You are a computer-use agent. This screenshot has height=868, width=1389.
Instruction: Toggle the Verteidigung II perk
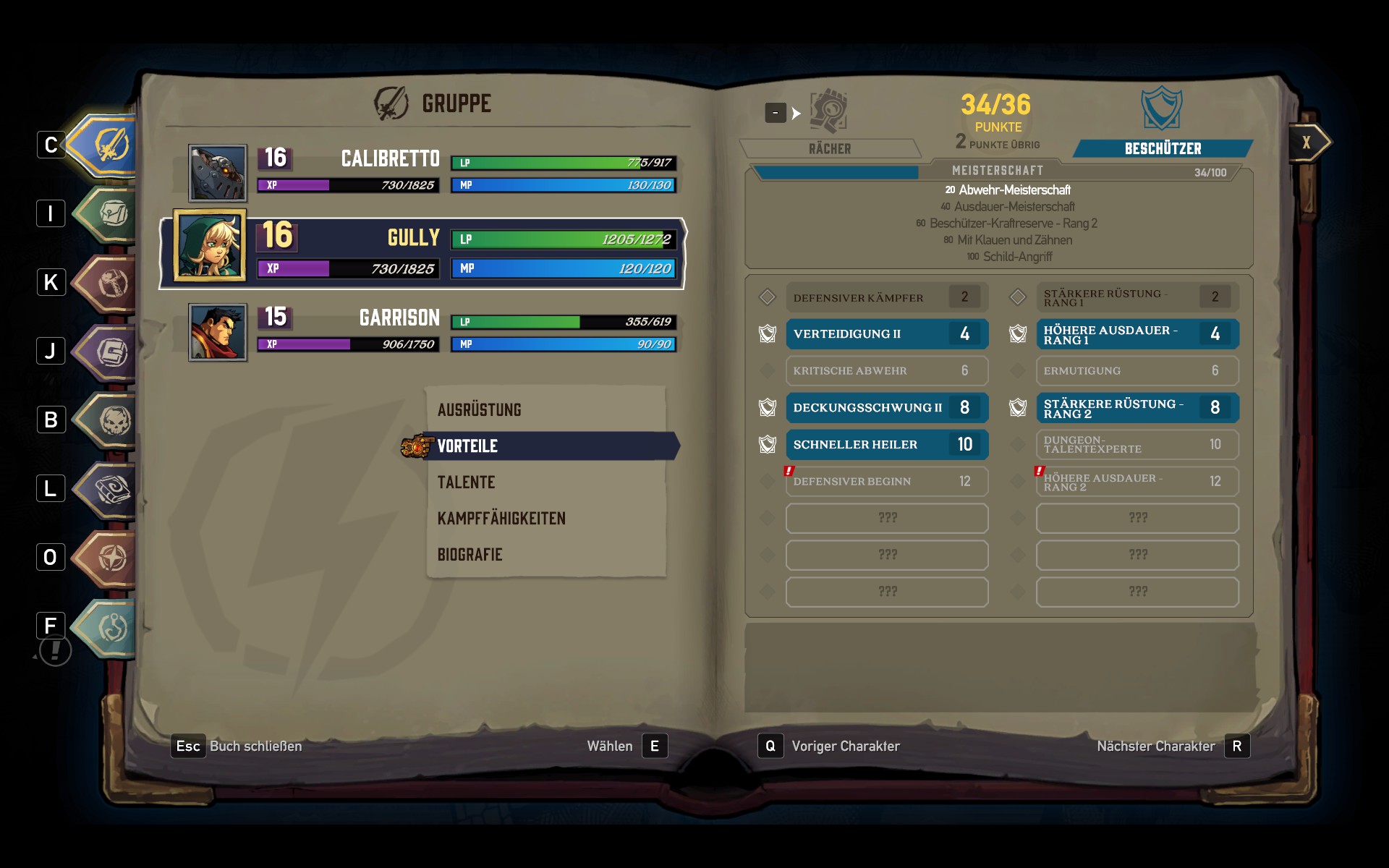pos(886,333)
